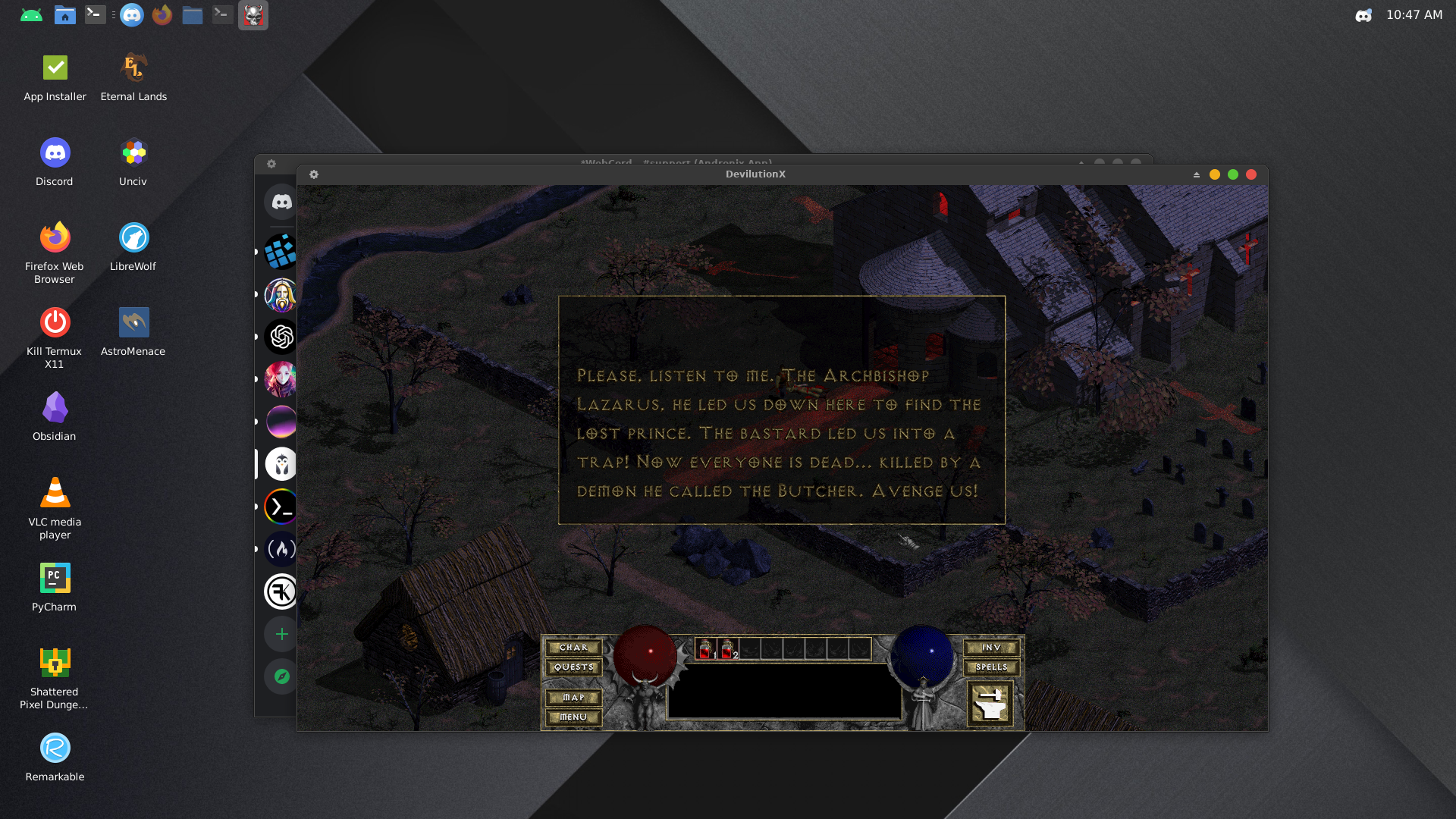
Task: Open the CHAR character sheet
Action: [x=573, y=648]
